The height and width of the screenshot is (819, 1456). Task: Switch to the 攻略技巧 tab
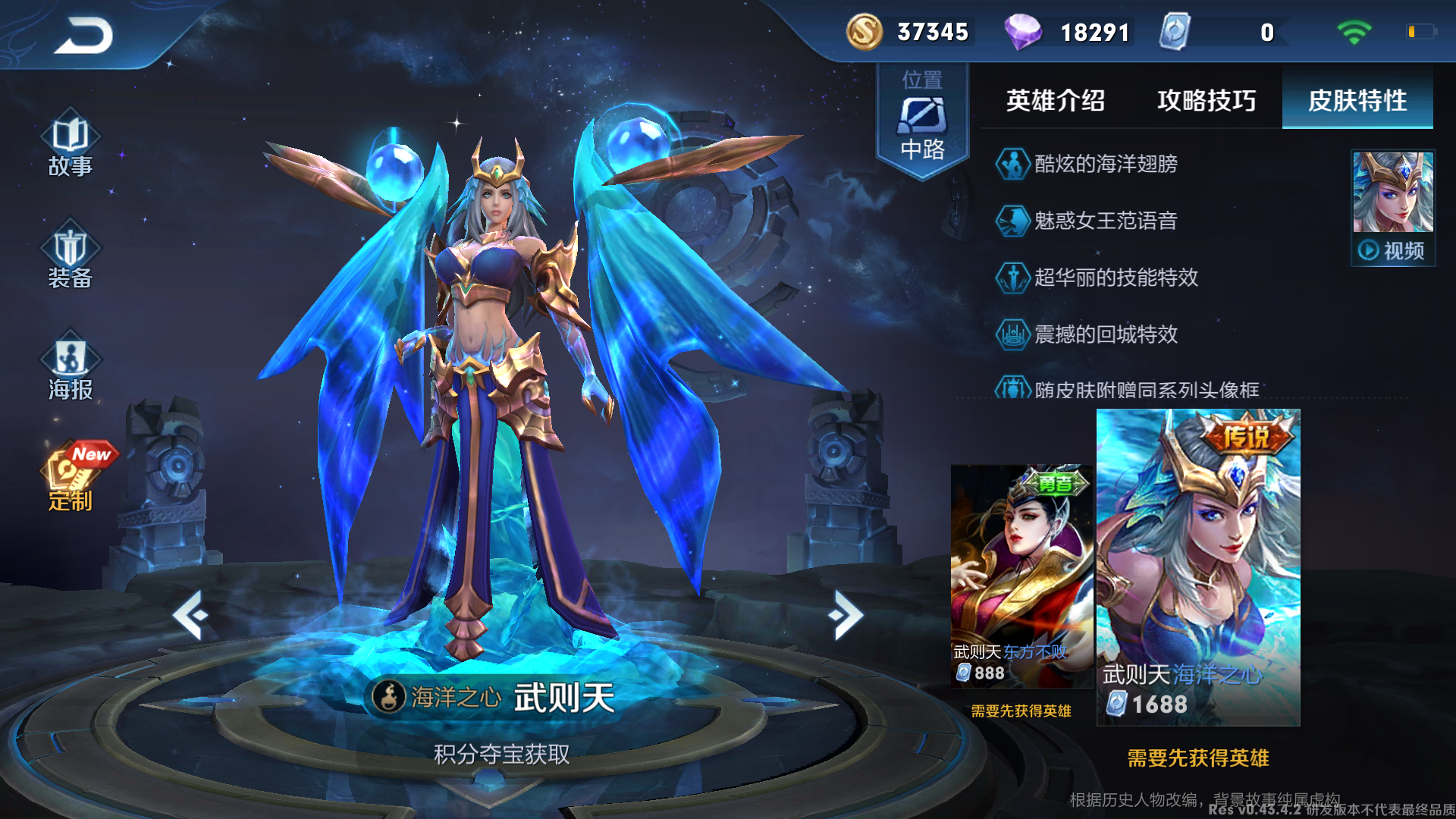click(x=1206, y=101)
